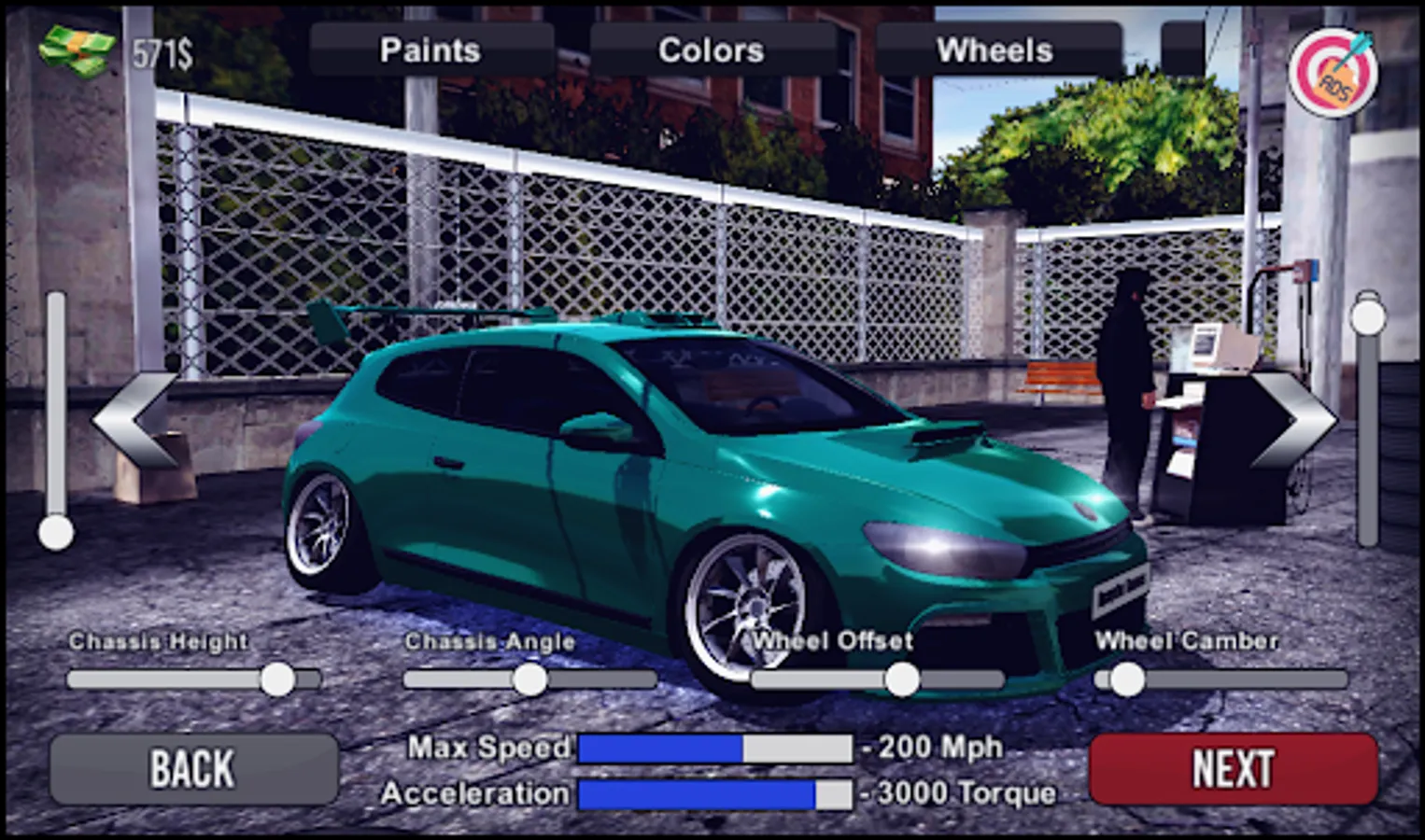The width and height of the screenshot is (1425, 840).
Task: Open the Paints tab
Action: tap(432, 50)
